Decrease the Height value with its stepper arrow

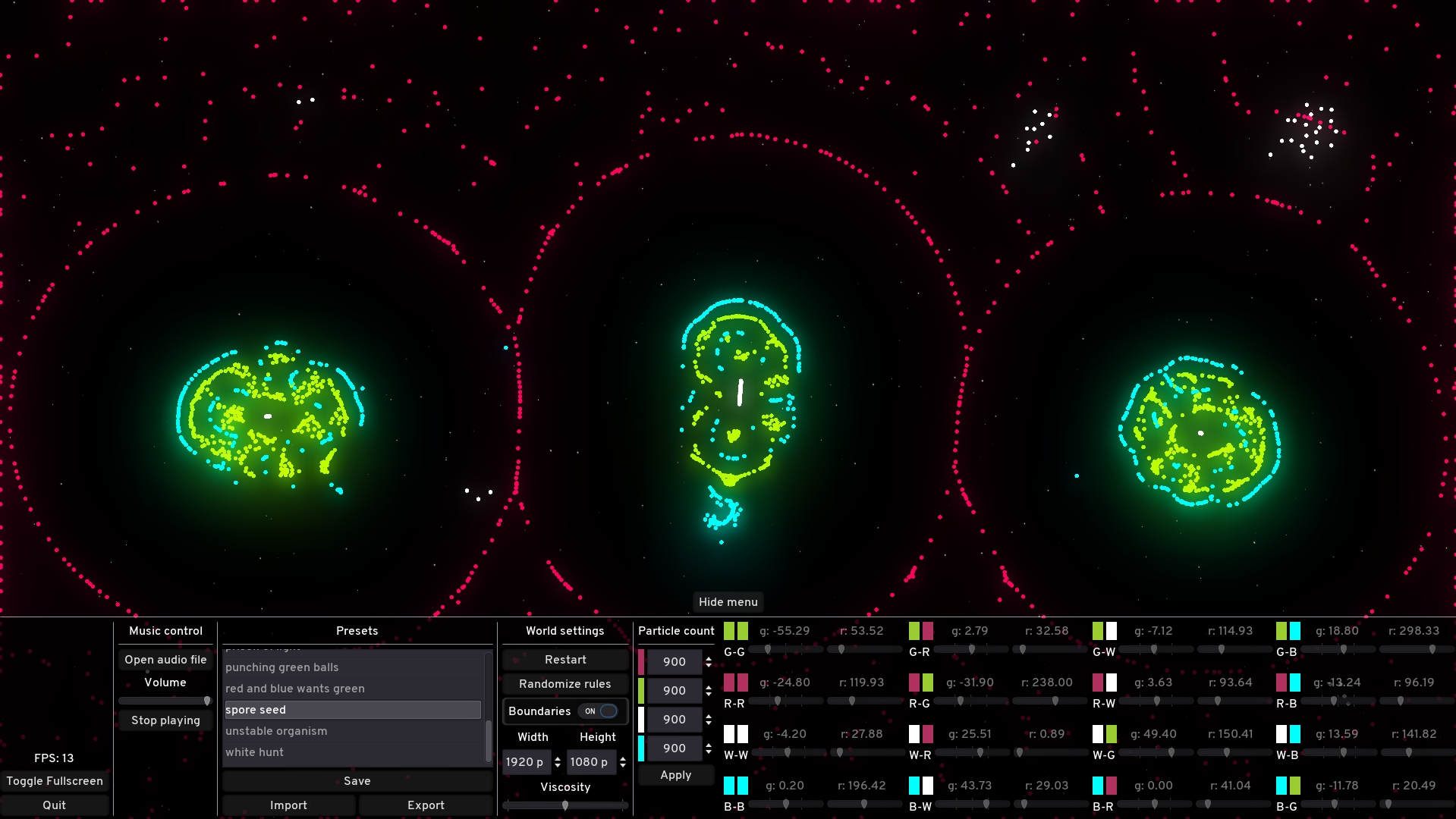point(622,766)
